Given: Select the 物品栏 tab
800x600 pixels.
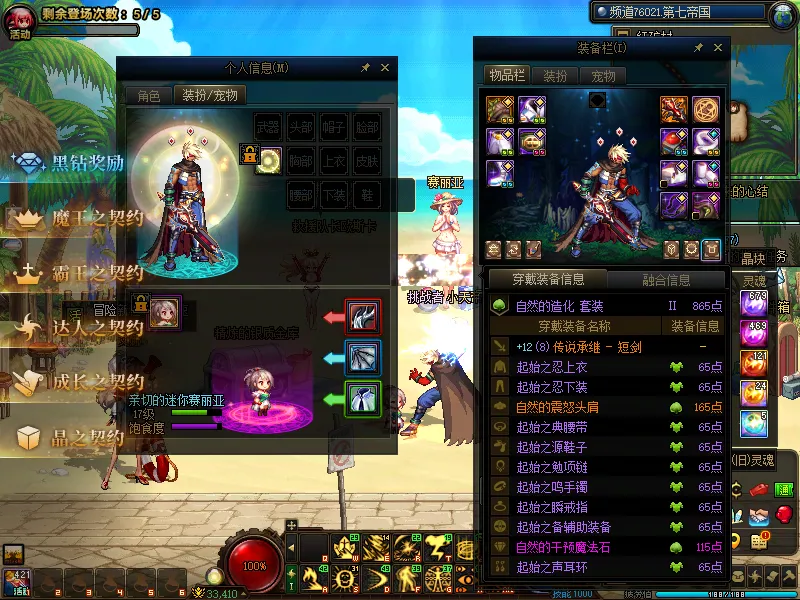Looking at the screenshot, I should pos(507,76).
